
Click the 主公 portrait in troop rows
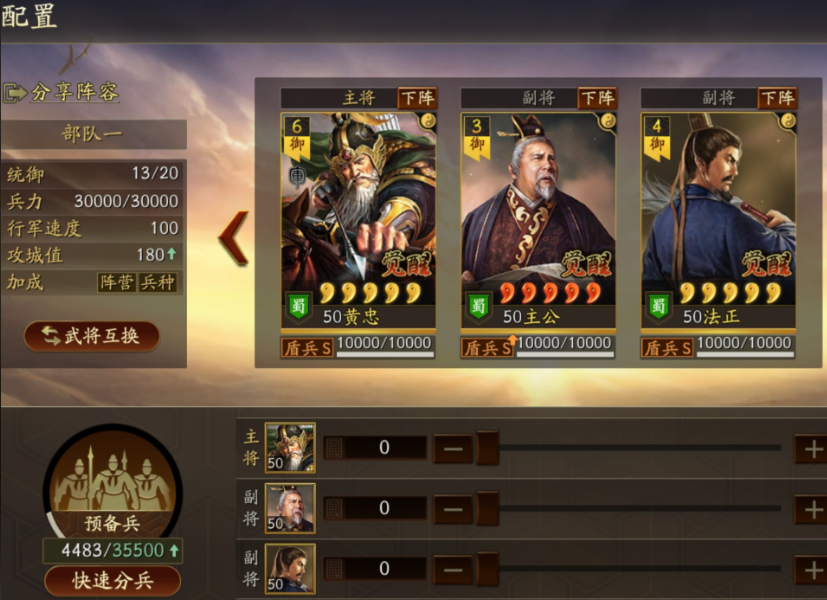pos(290,508)
